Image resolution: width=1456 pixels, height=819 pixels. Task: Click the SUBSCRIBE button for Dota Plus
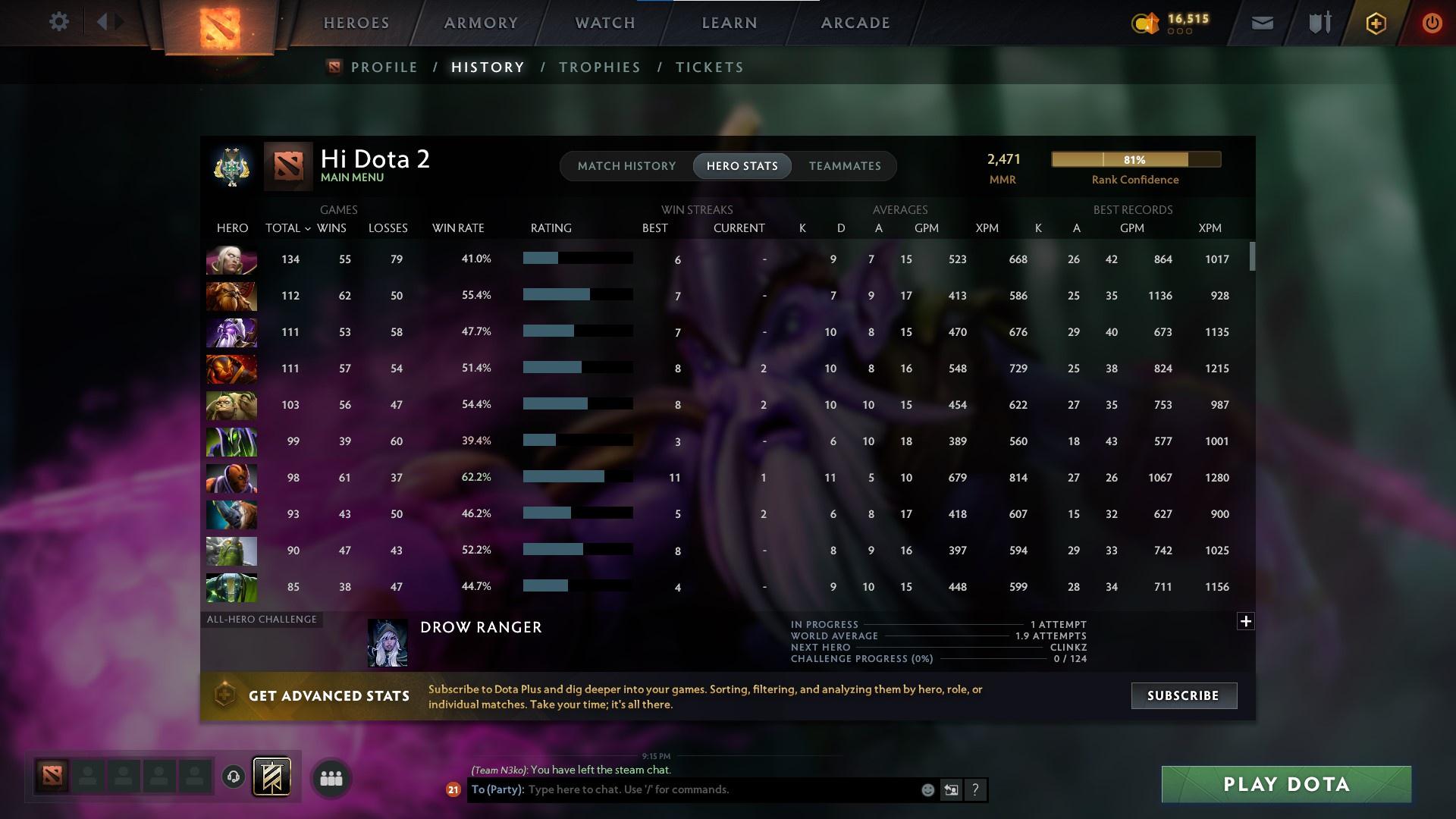1183,695
